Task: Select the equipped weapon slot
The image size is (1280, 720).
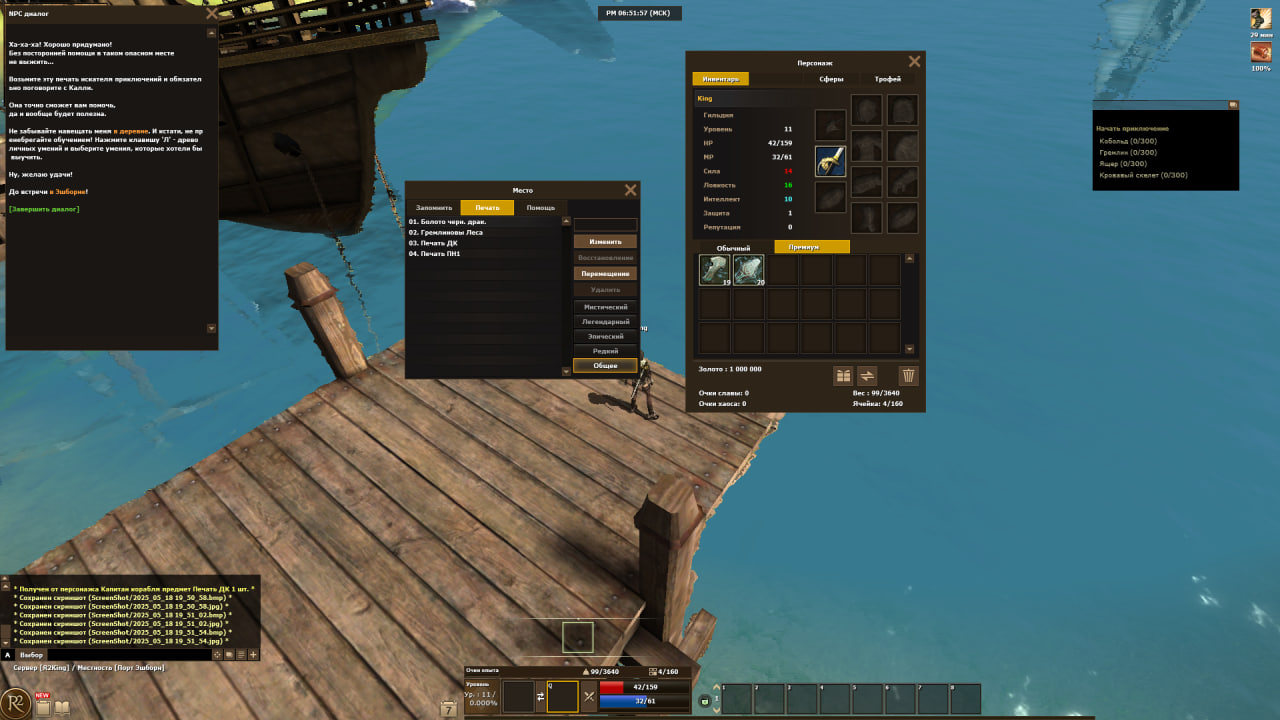Action: (831, 161)
